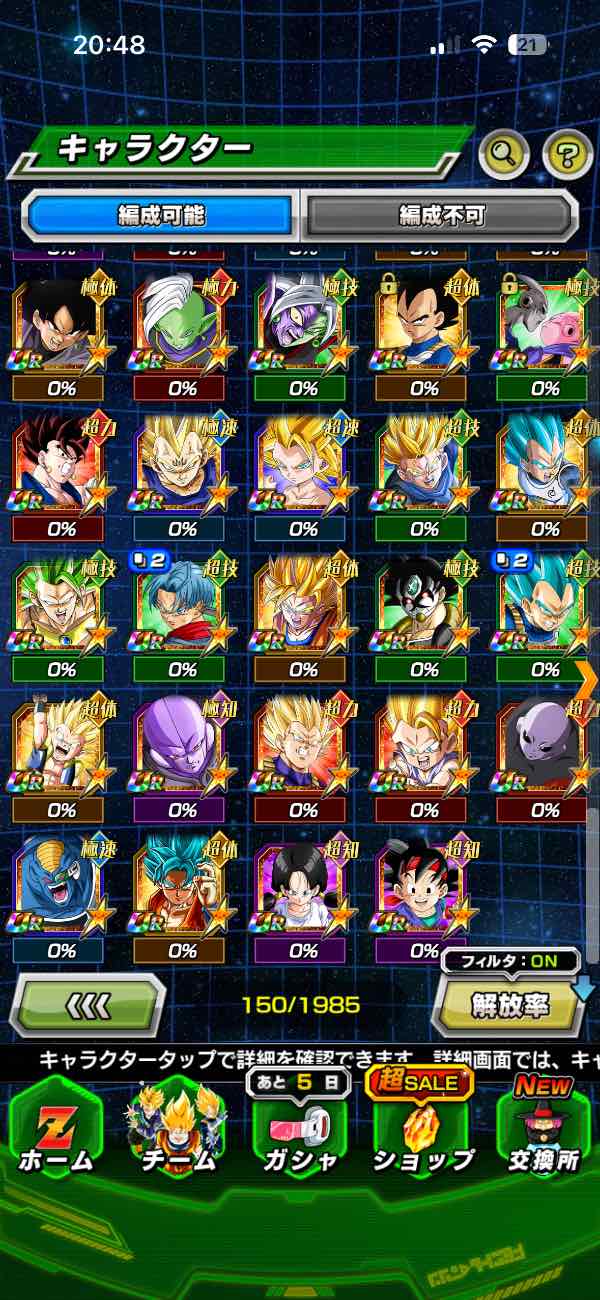Open the question mark help button
This screenshot has height=1300, width=600.
point(567,153)
